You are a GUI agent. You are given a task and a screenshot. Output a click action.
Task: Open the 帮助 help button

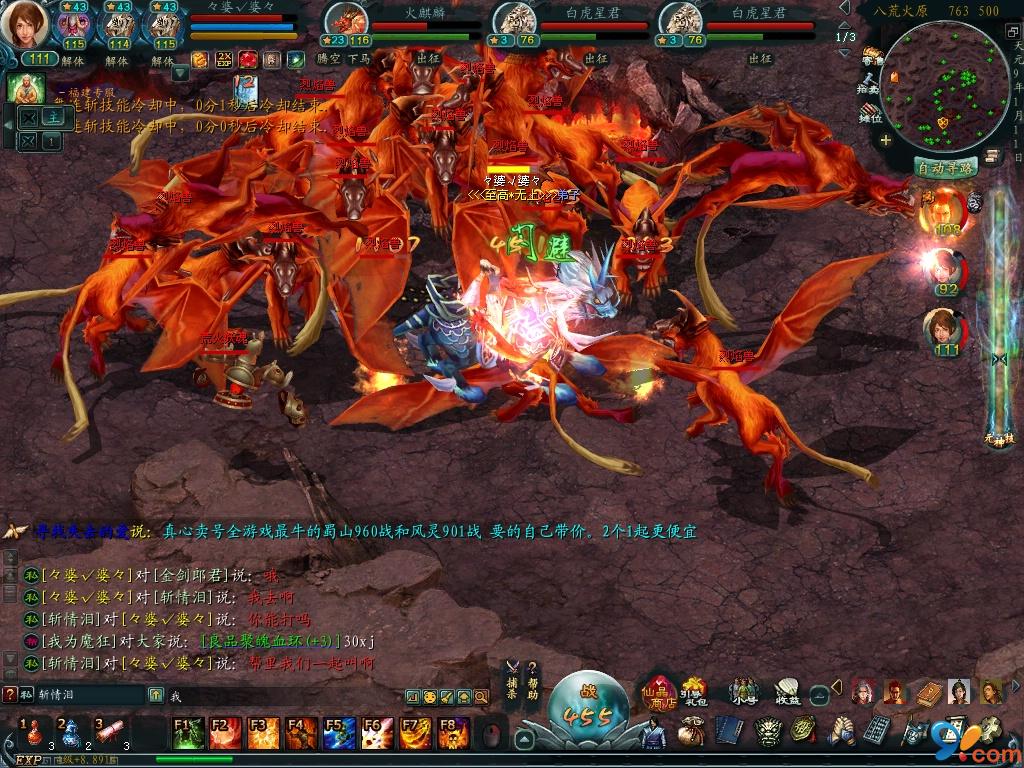(x=533, y=681)
